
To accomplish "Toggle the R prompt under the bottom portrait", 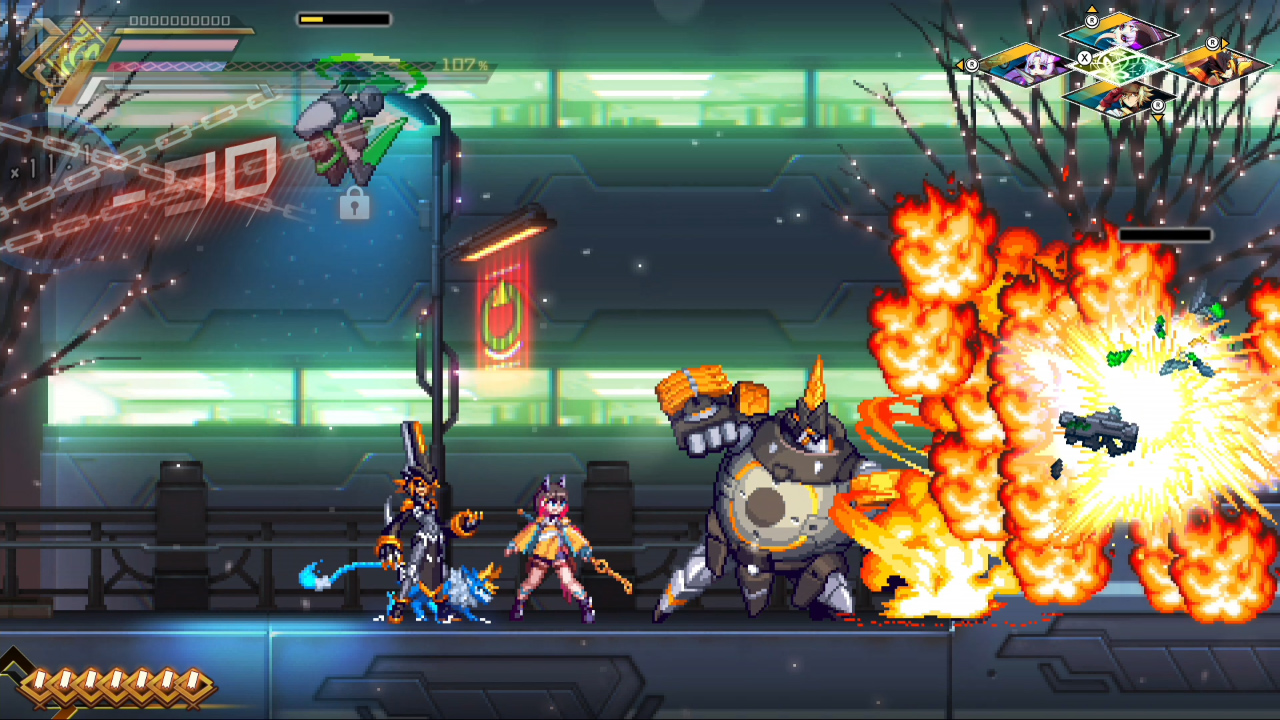I will click(1158, 106).
